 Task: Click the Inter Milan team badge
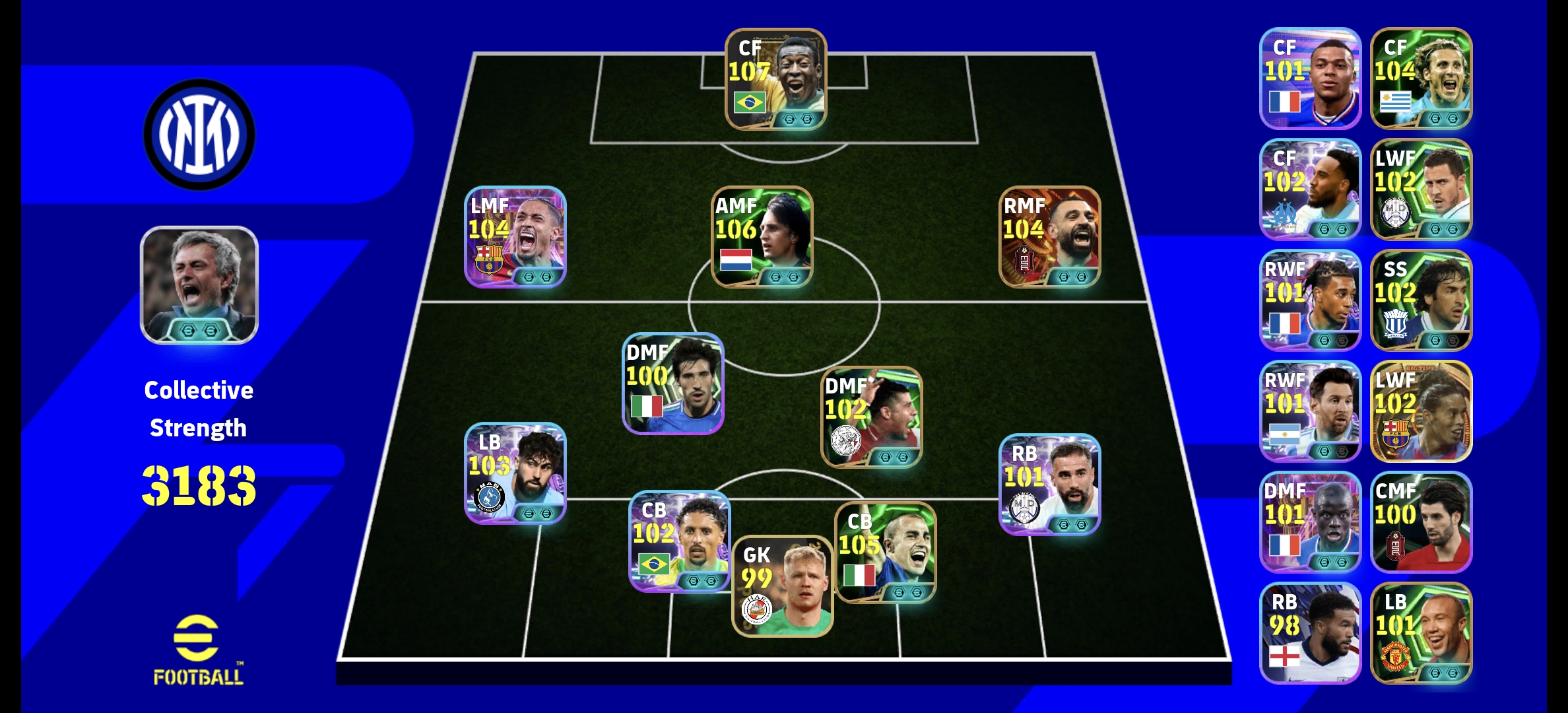pyautogui.click(x=199, y=134)
